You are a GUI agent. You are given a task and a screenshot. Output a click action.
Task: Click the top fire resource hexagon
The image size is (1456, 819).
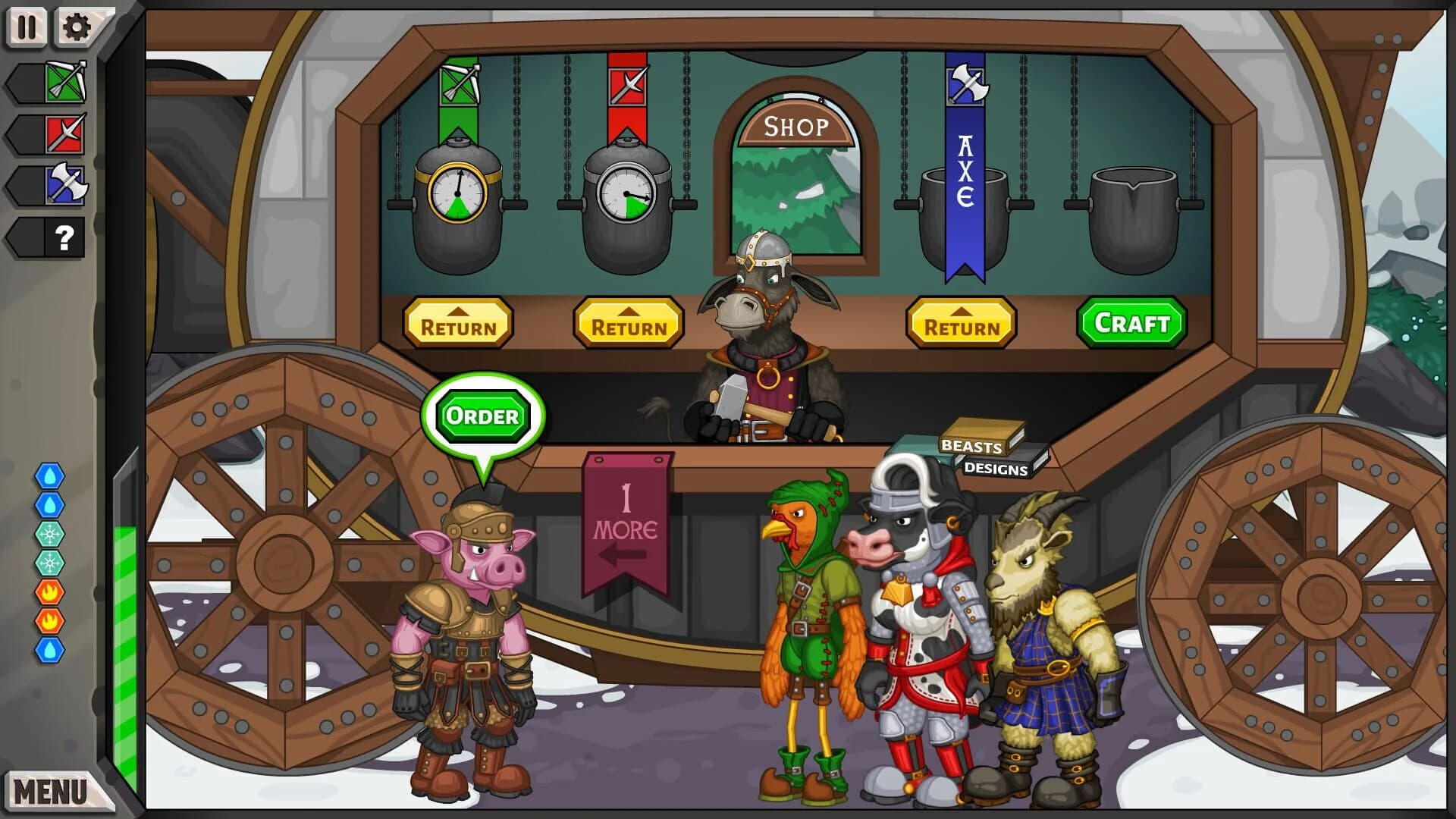[48, 592]
